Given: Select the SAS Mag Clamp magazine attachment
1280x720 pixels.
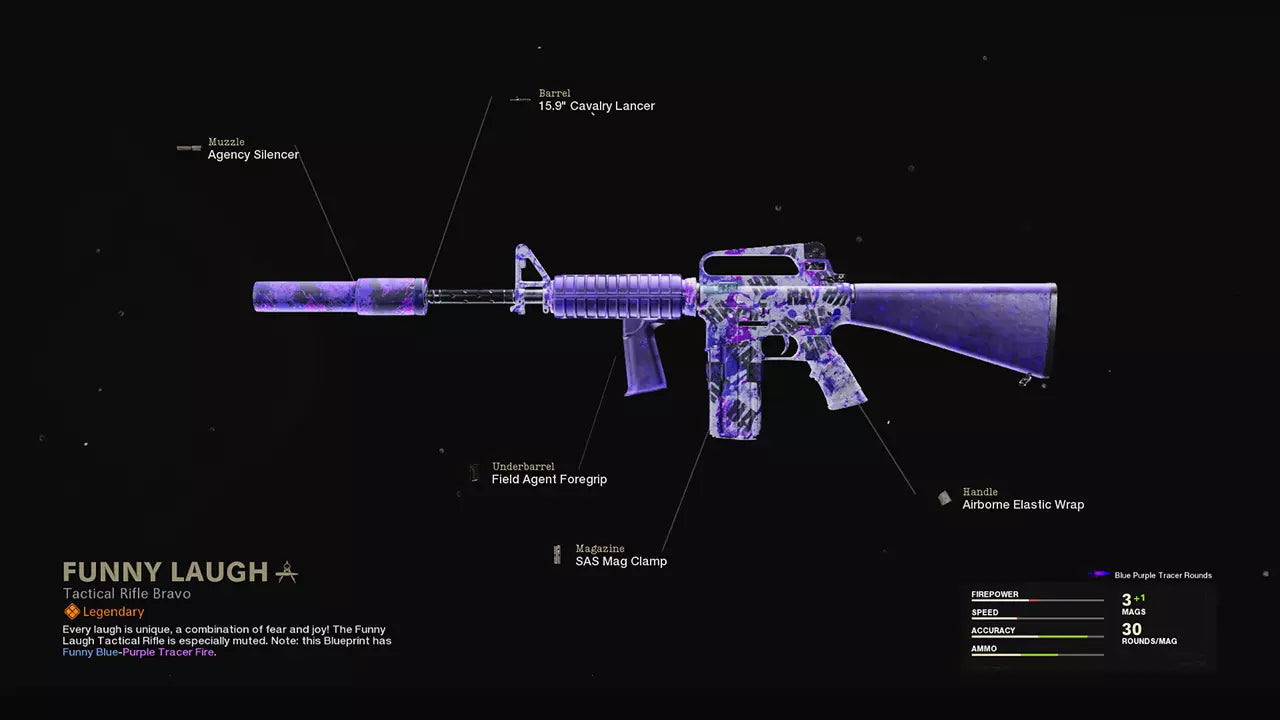Looking at the screenshot, I should [x=620, y=561].
